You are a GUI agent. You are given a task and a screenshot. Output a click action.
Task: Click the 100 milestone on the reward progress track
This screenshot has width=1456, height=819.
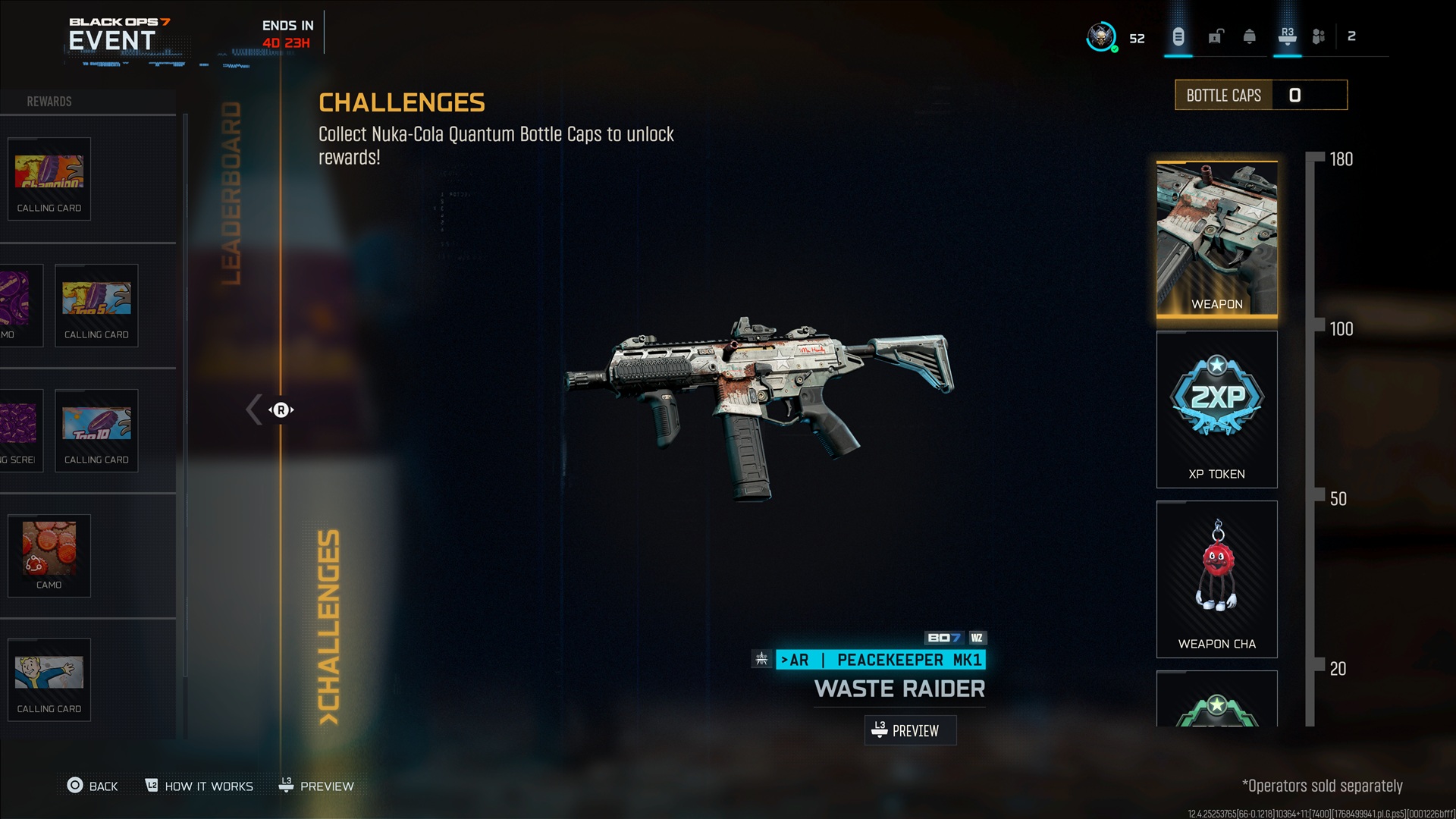coord(1342,330)
